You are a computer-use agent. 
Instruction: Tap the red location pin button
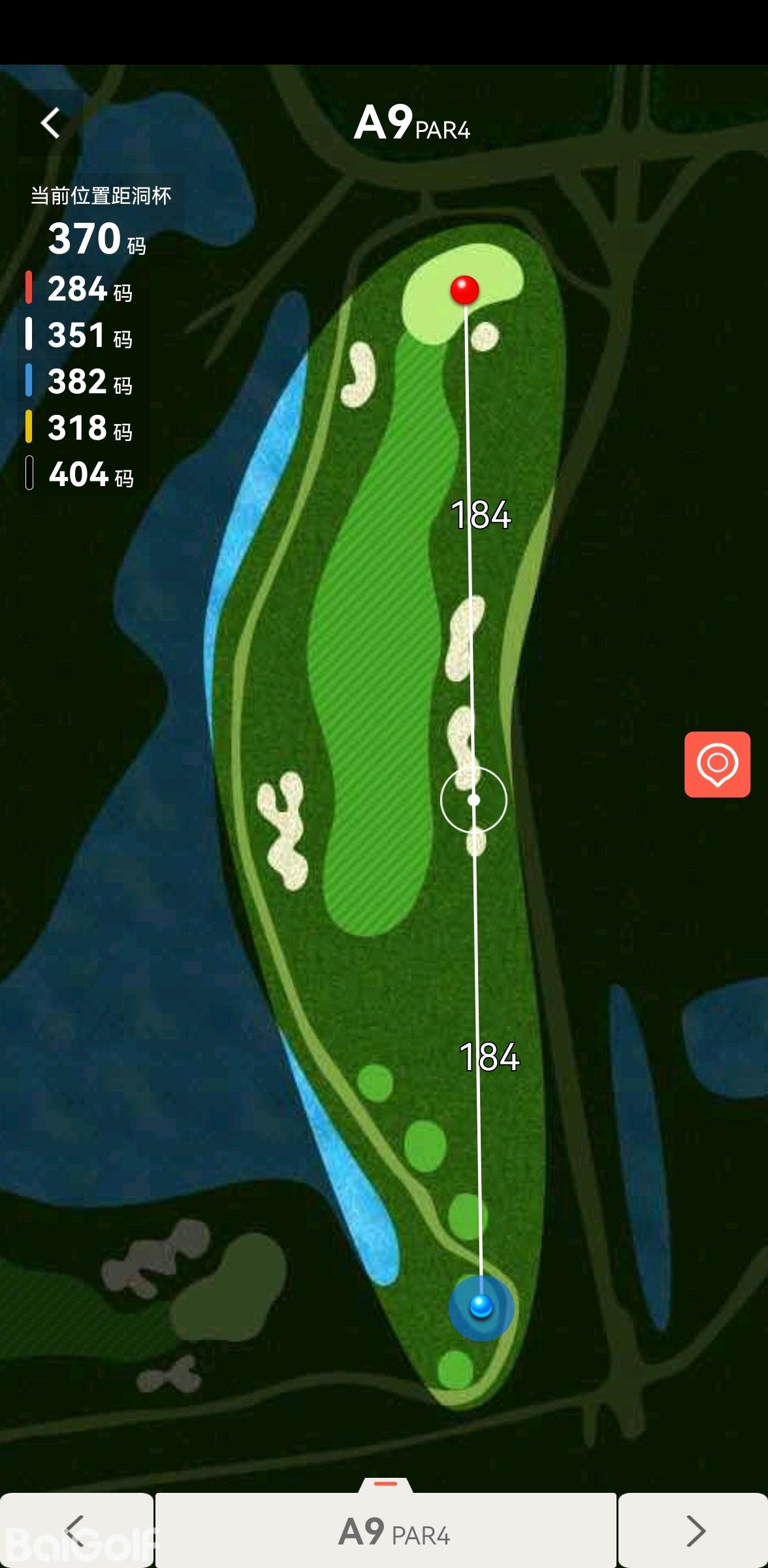tap(717, 764)
